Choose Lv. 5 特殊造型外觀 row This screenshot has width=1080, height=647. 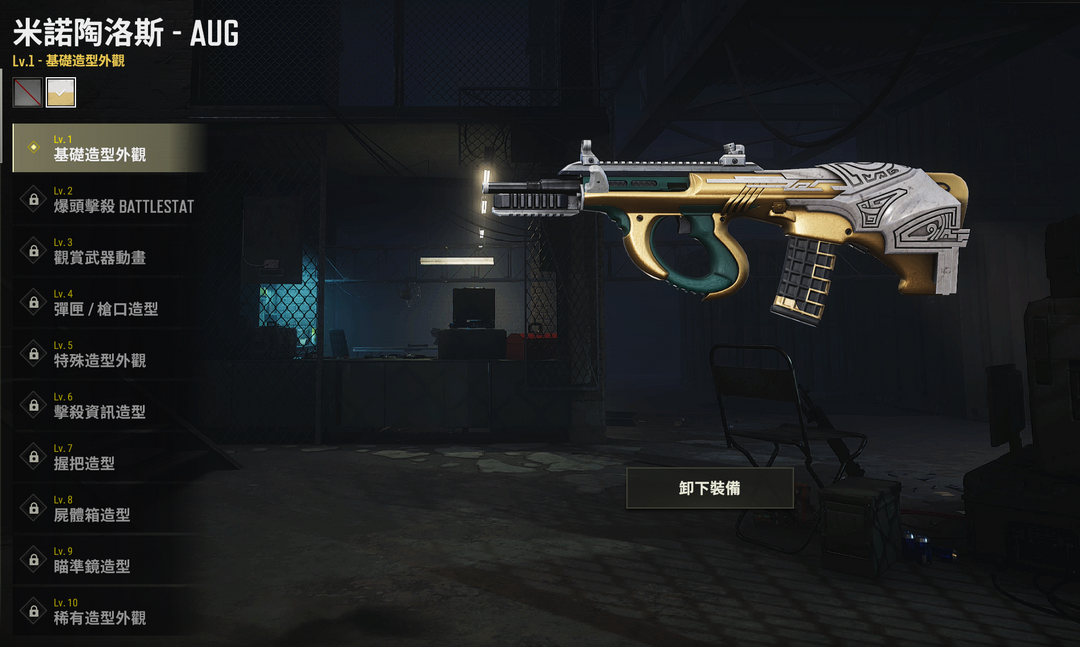[108, 354]
